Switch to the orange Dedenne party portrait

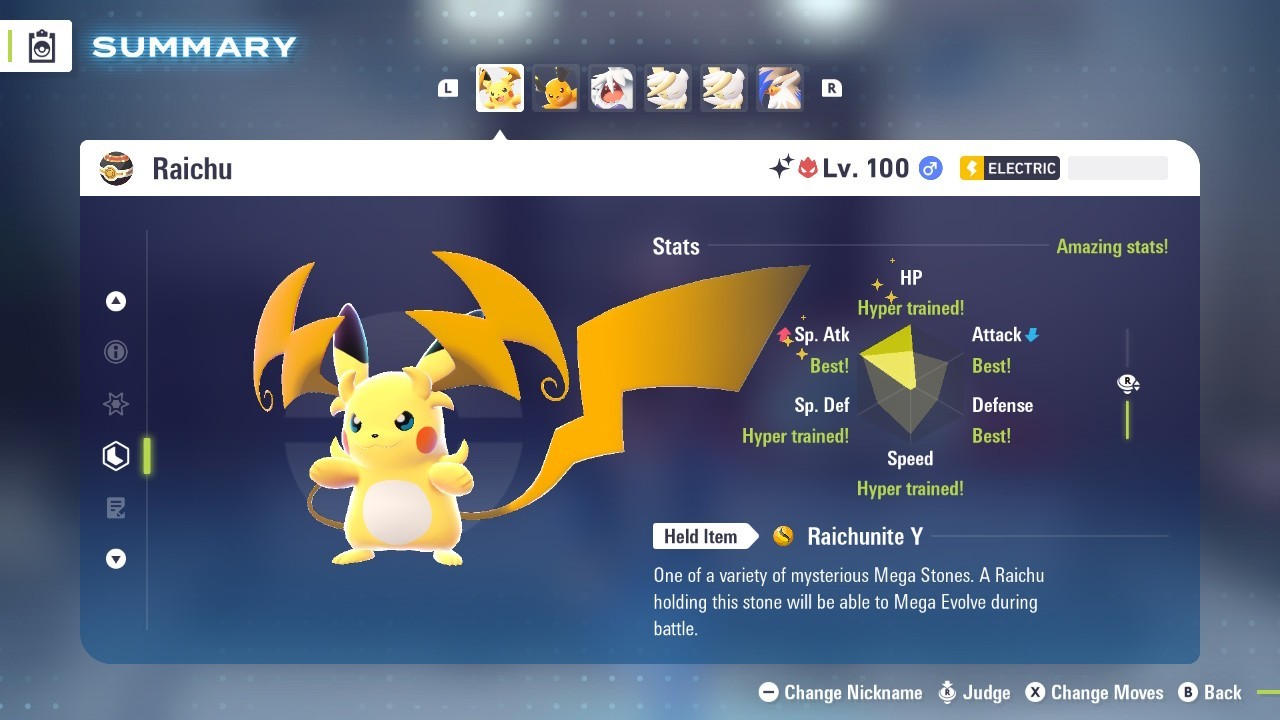coord(555,88)
